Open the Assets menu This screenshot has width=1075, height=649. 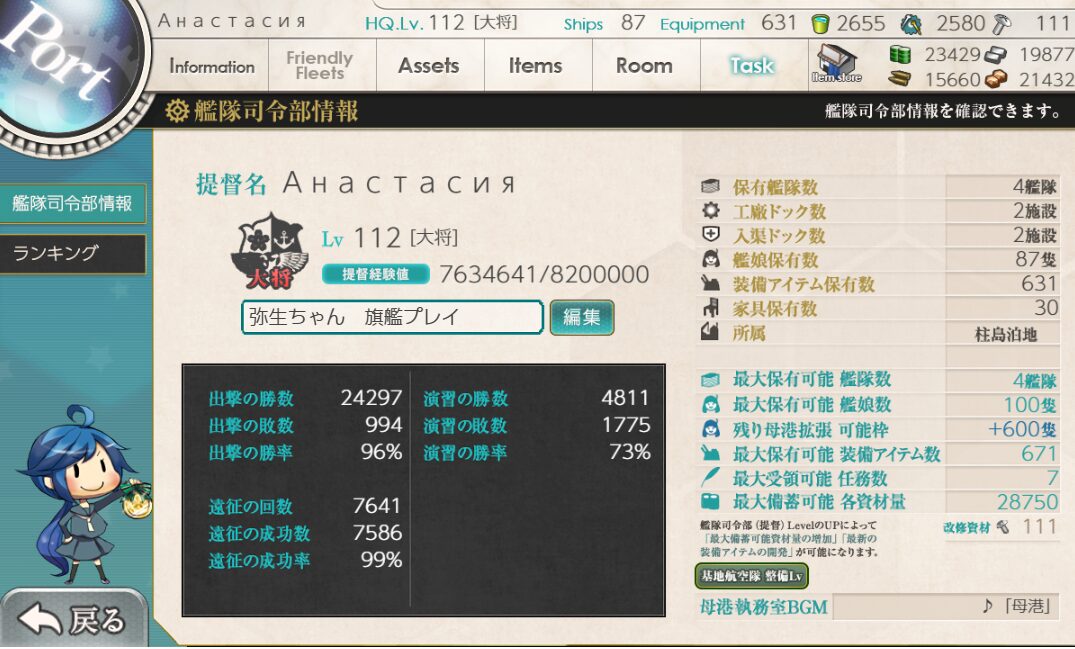coord(428,66)
